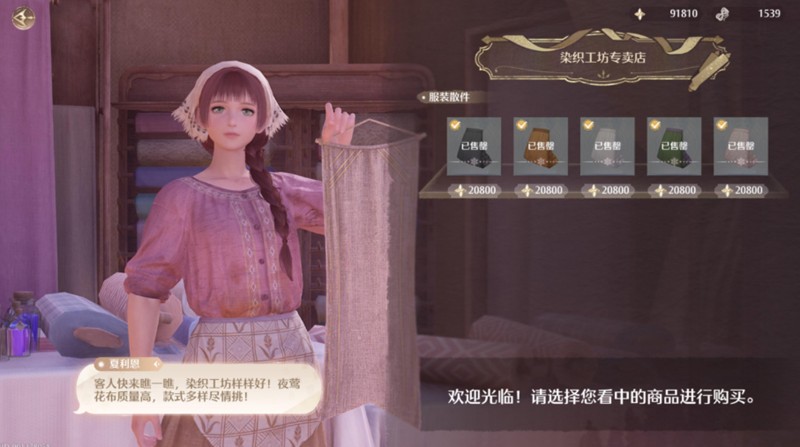
Task: Select the sold-out pale pink clothing item
Action: click(740, 146)
